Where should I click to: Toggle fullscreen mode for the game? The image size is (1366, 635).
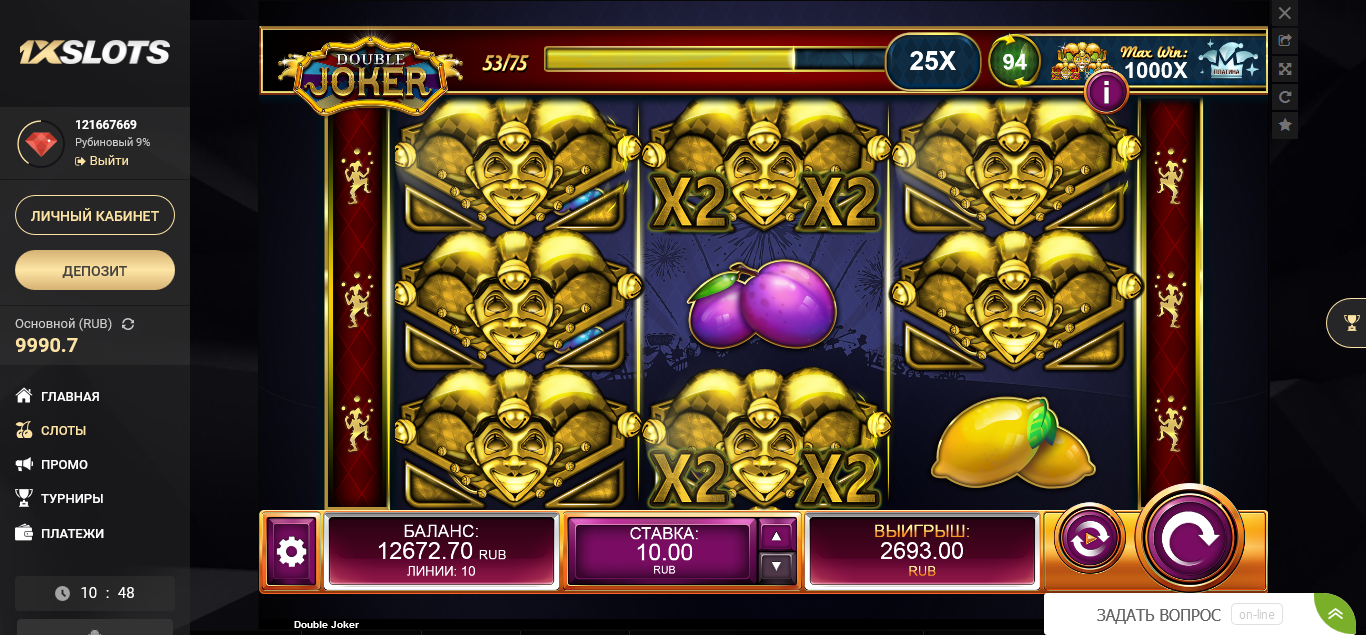[x=1285, y=69]
